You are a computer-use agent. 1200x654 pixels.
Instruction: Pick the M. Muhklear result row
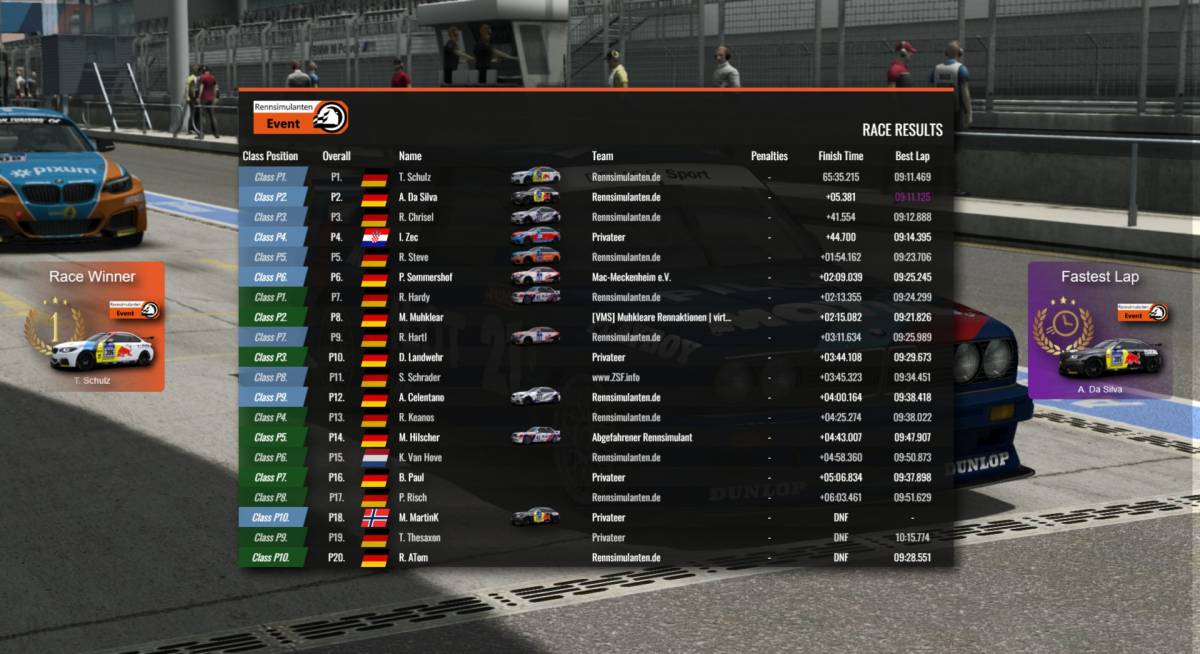point(595,317)
